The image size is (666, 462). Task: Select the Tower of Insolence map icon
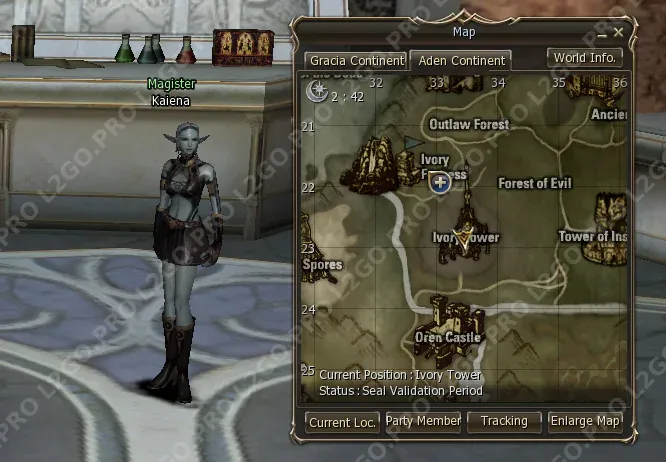tap(611, 214)
